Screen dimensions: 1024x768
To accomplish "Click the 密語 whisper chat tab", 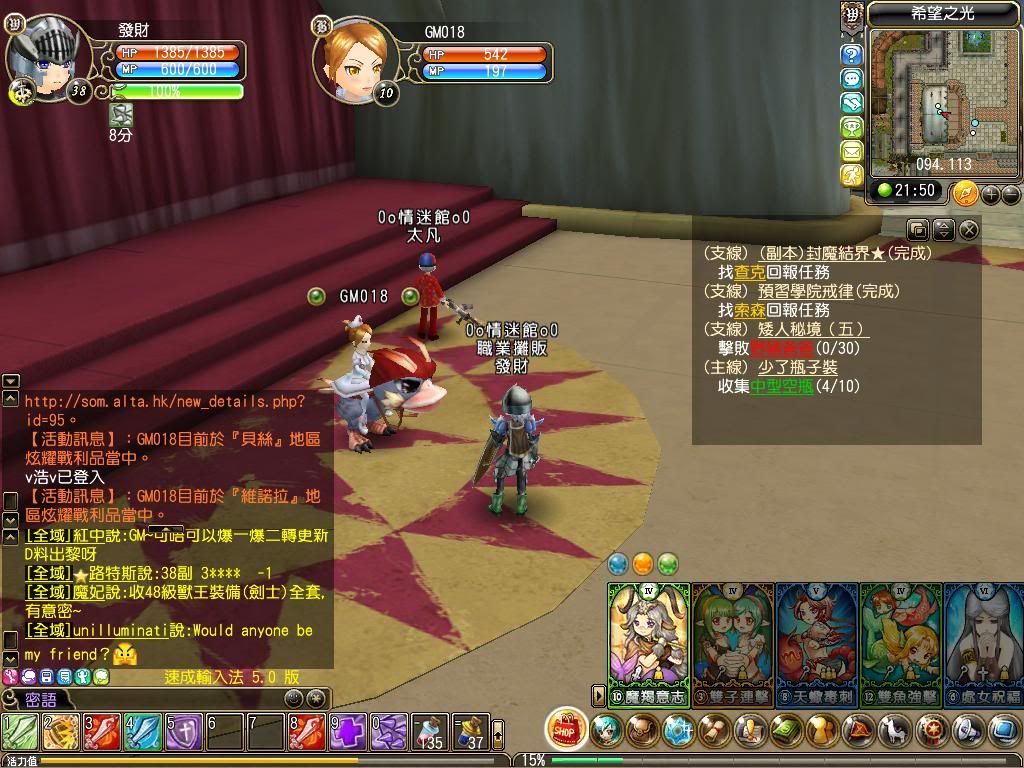I will coord(40,699).
